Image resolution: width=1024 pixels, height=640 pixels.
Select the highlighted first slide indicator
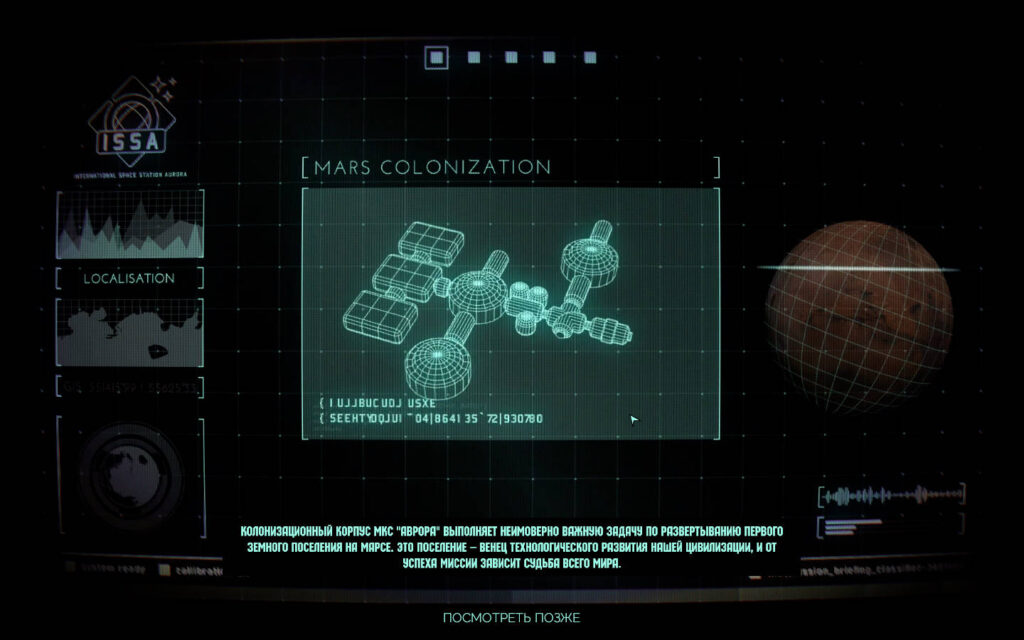coord(436,57)
